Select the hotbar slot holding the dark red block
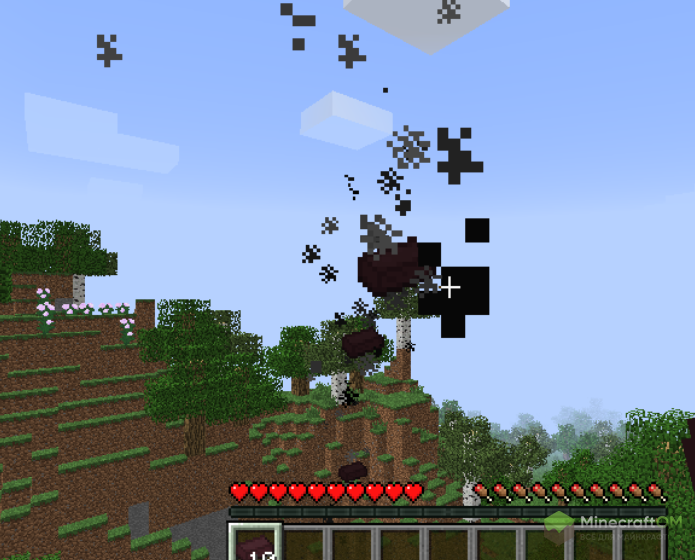This screenshot has height=560, width=695. 254,543
